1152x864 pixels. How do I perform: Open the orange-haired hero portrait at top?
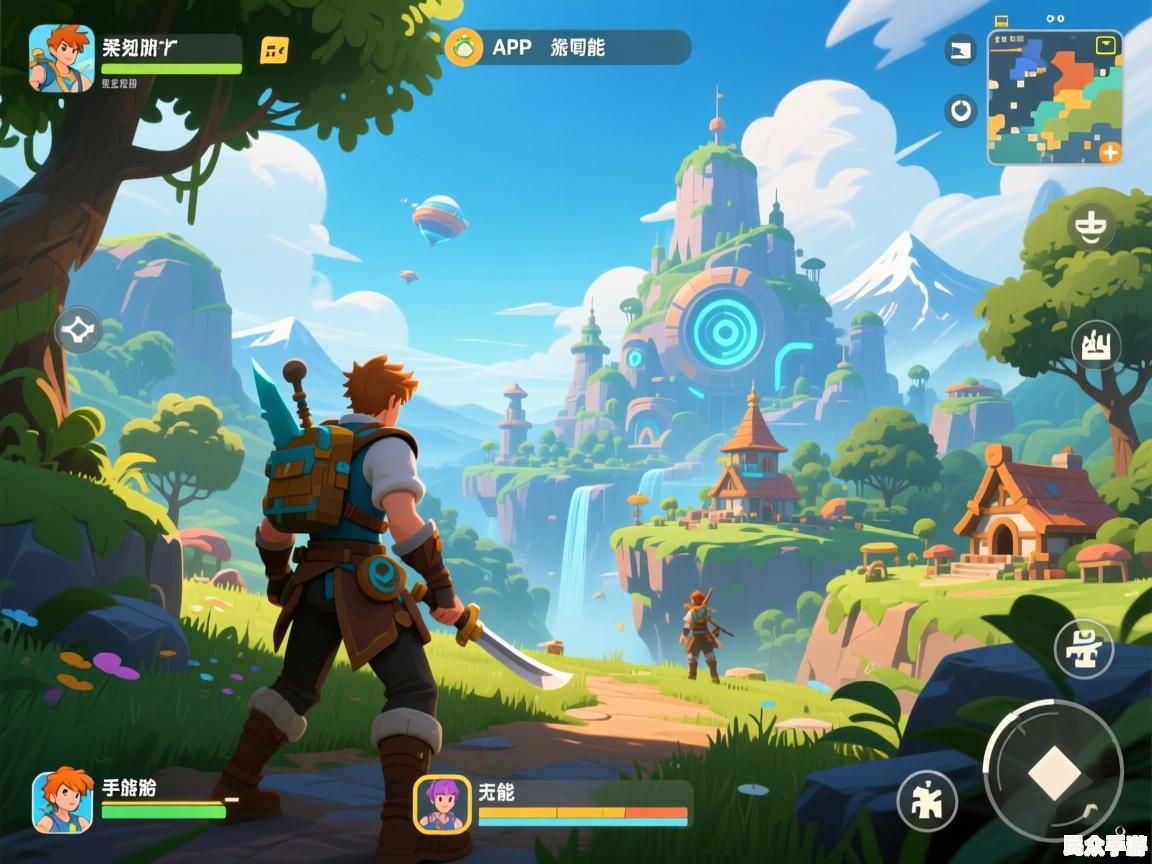point(61,58)
